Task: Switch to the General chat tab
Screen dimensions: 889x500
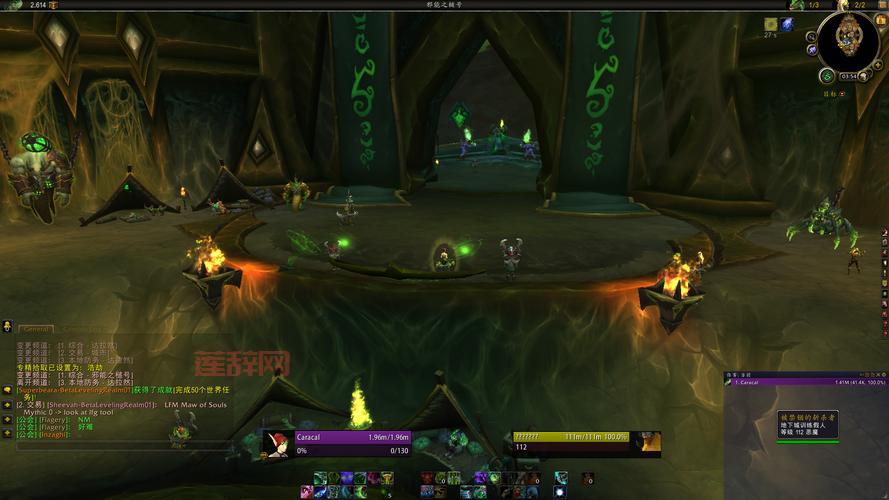Action: point(37,328)
